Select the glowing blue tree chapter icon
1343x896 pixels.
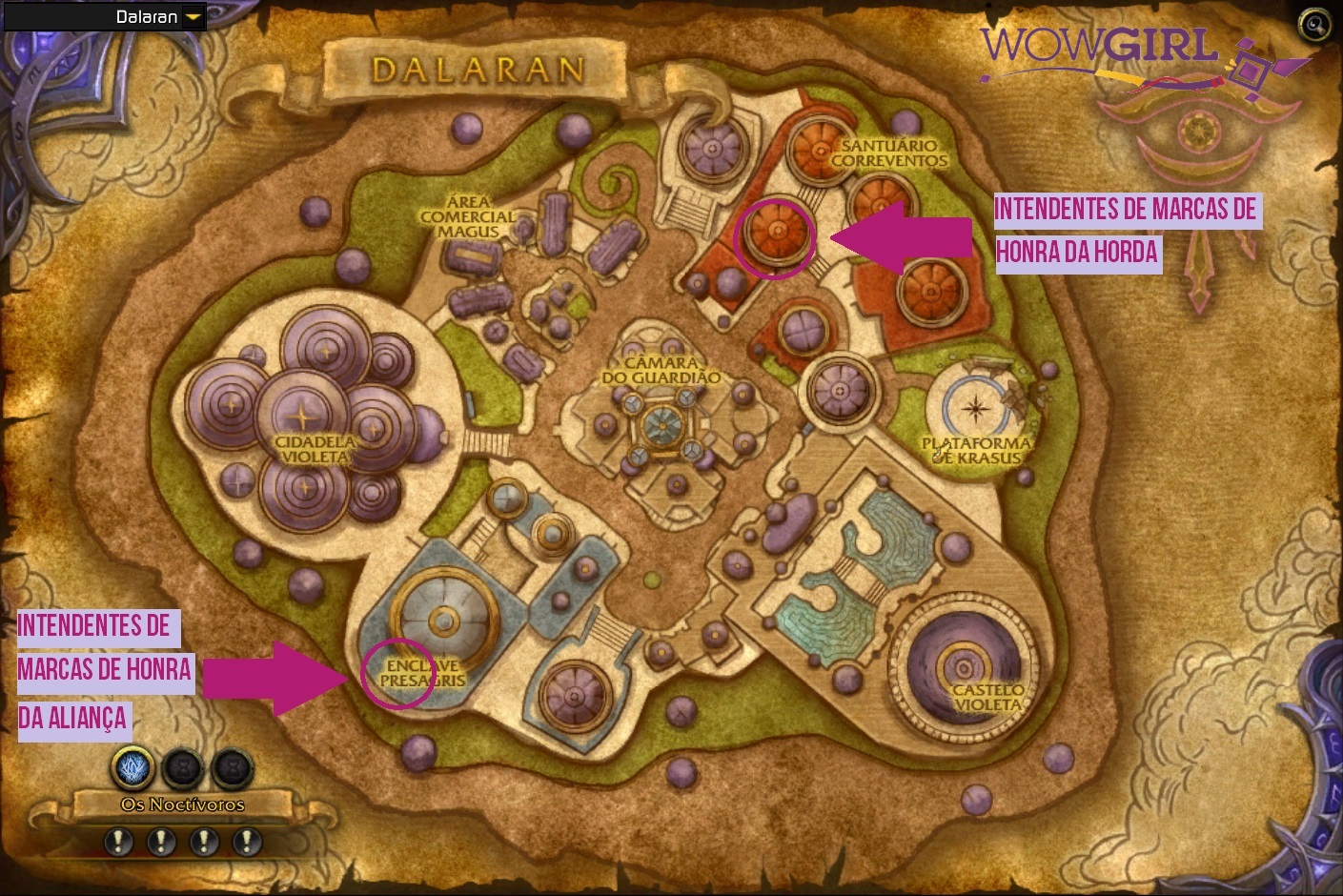(x=133, y=766)
